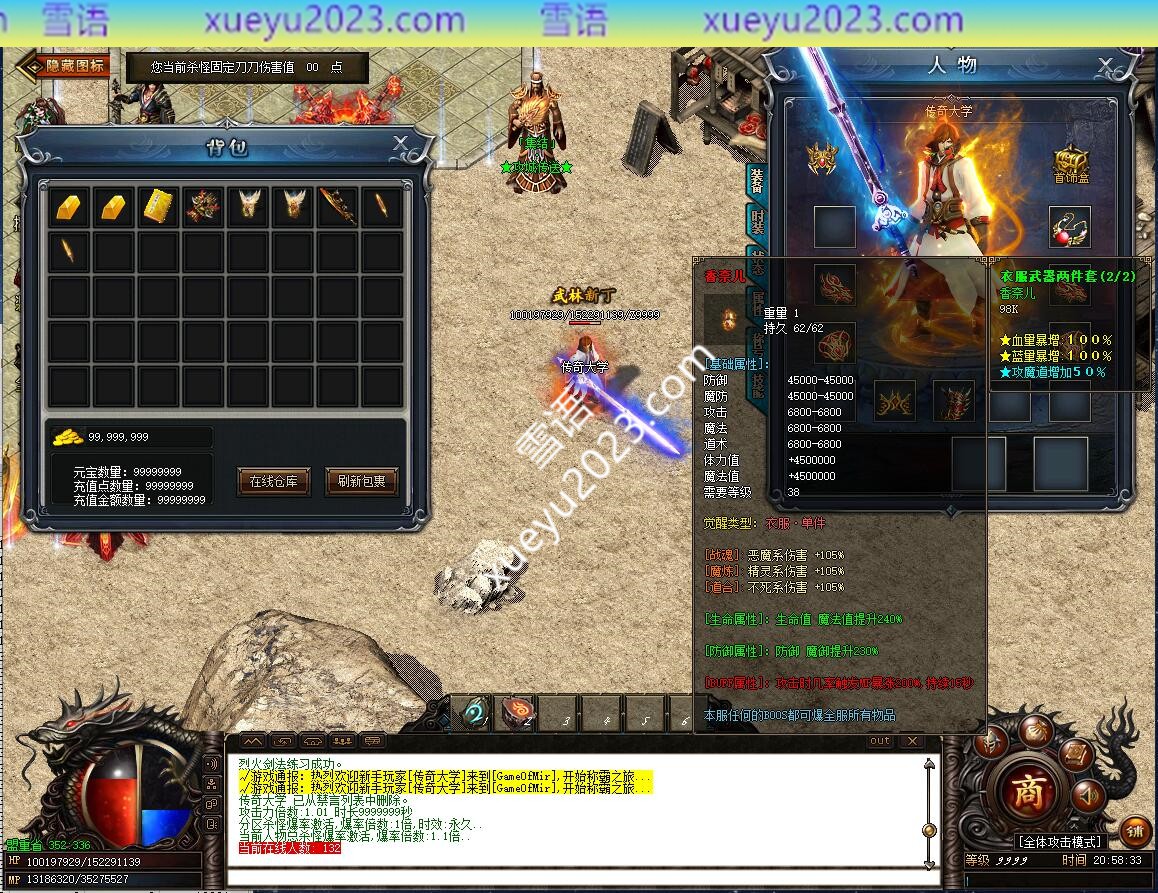Close the backpack window
The width and height of the screenshot is (1158, 893).
click(x=400, y=143)
